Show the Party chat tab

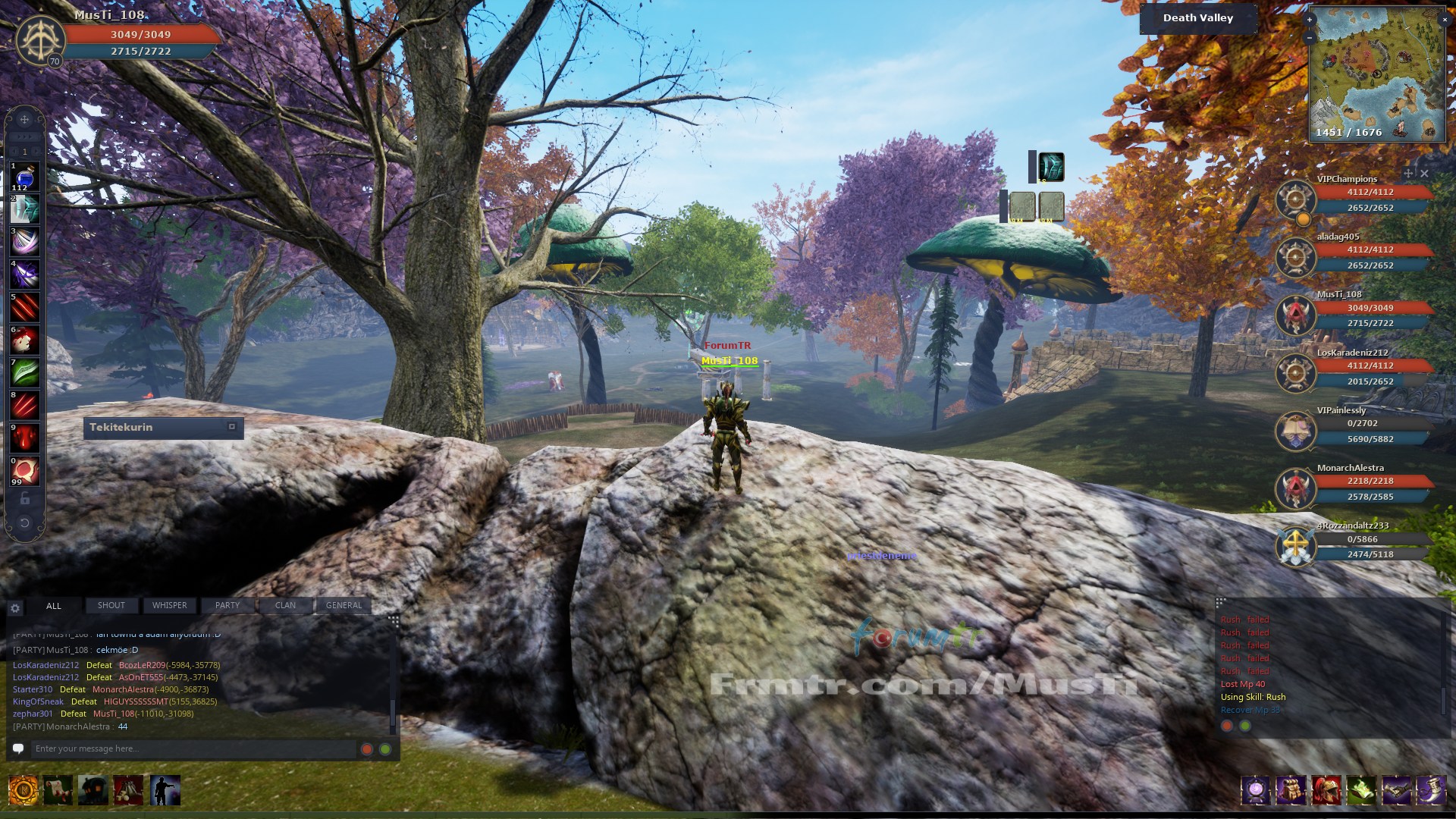(227, 605)
